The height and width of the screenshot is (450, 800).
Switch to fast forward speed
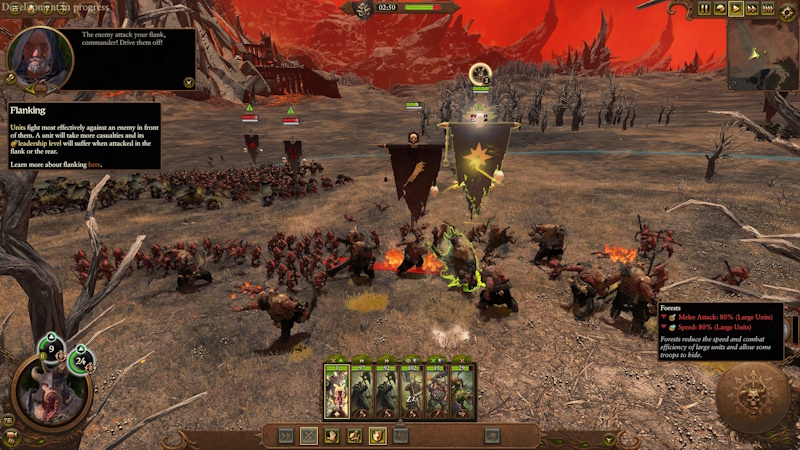pyautogui.click(x=752, y=9)
